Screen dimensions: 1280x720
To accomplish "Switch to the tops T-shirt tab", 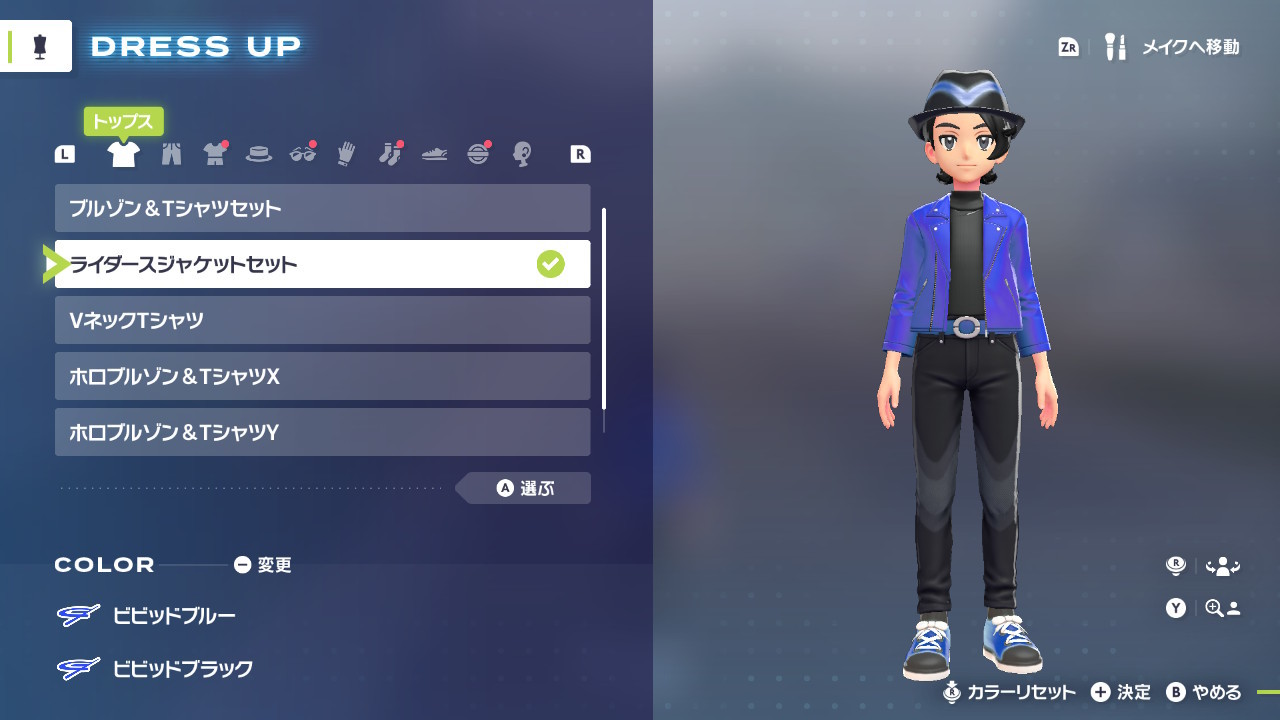I will pos(123,154).
